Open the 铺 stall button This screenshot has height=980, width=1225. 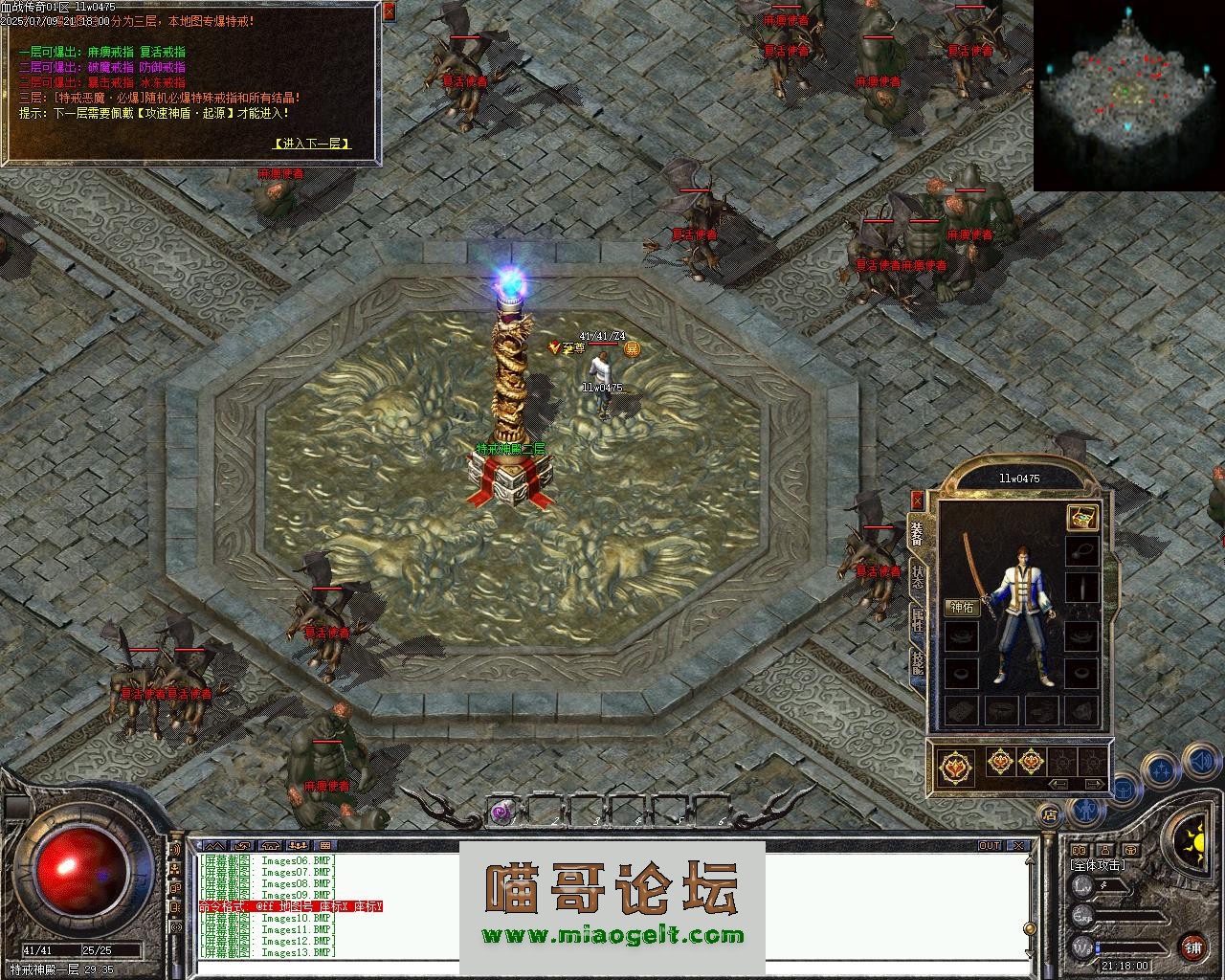pos(1192,947)
